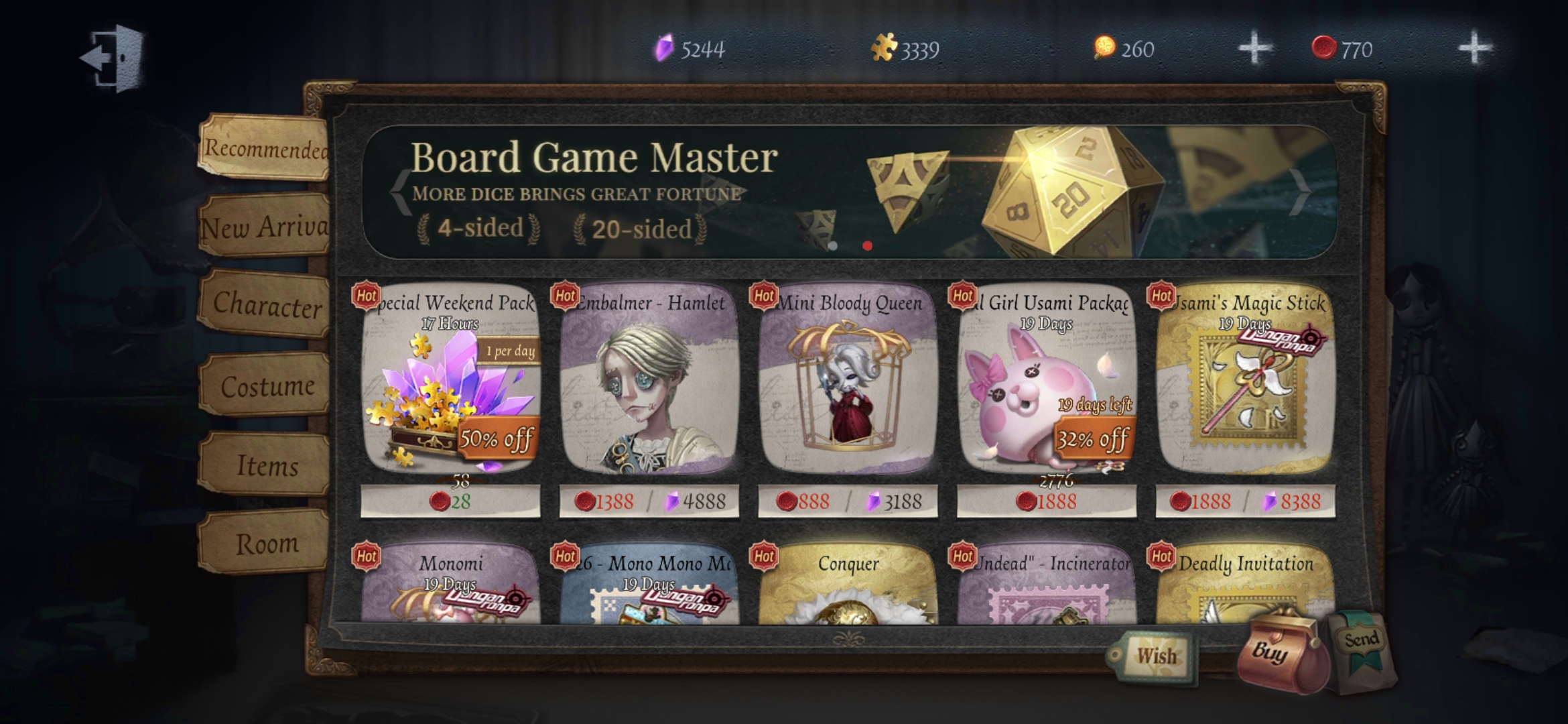This screenshot has width=1568, height=724.
Task: Click the golden puzzle piece currency icon
Action: point(885,48)
